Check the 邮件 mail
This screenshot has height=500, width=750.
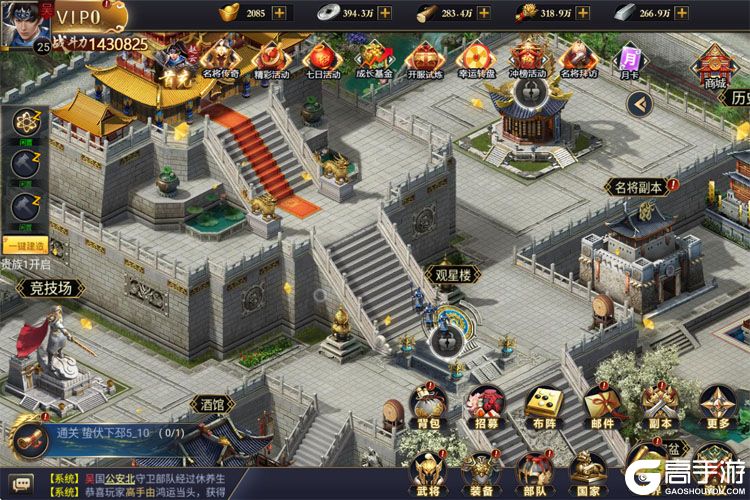click(x=601, y=405)
